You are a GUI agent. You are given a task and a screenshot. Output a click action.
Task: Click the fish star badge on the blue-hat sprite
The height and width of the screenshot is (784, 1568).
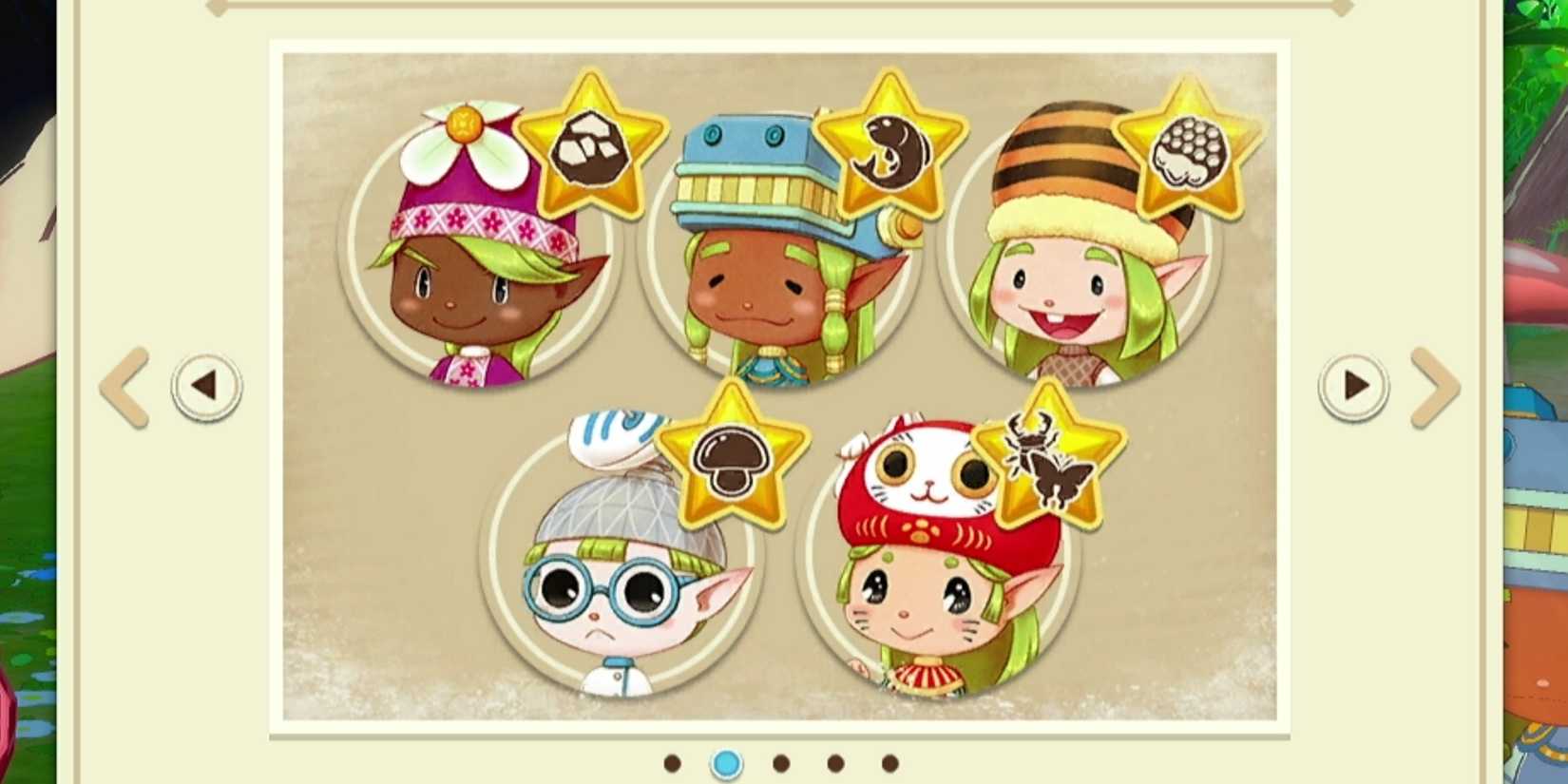(891, 144)
